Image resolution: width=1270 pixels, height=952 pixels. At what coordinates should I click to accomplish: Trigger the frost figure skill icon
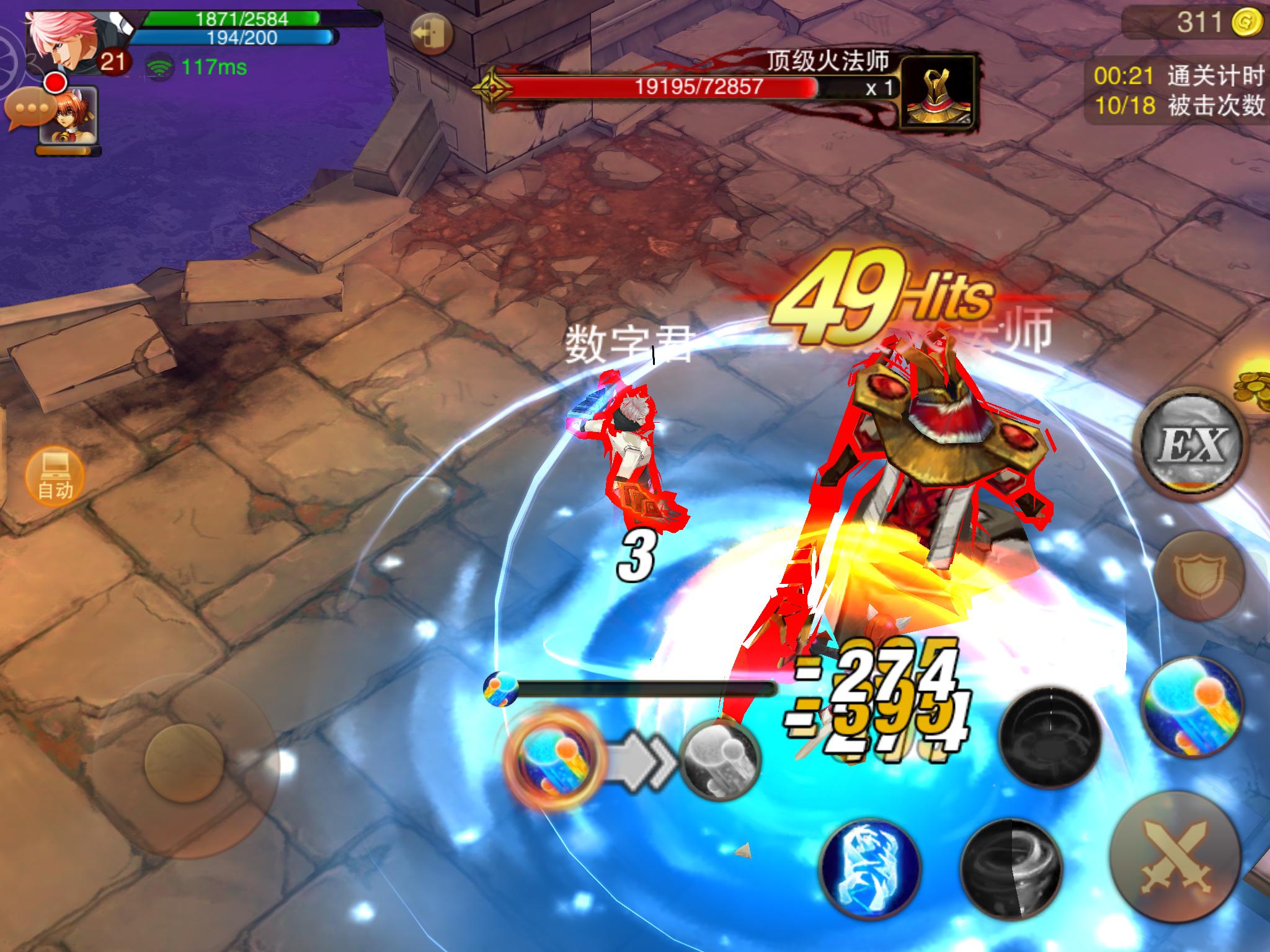coord(873,870)
